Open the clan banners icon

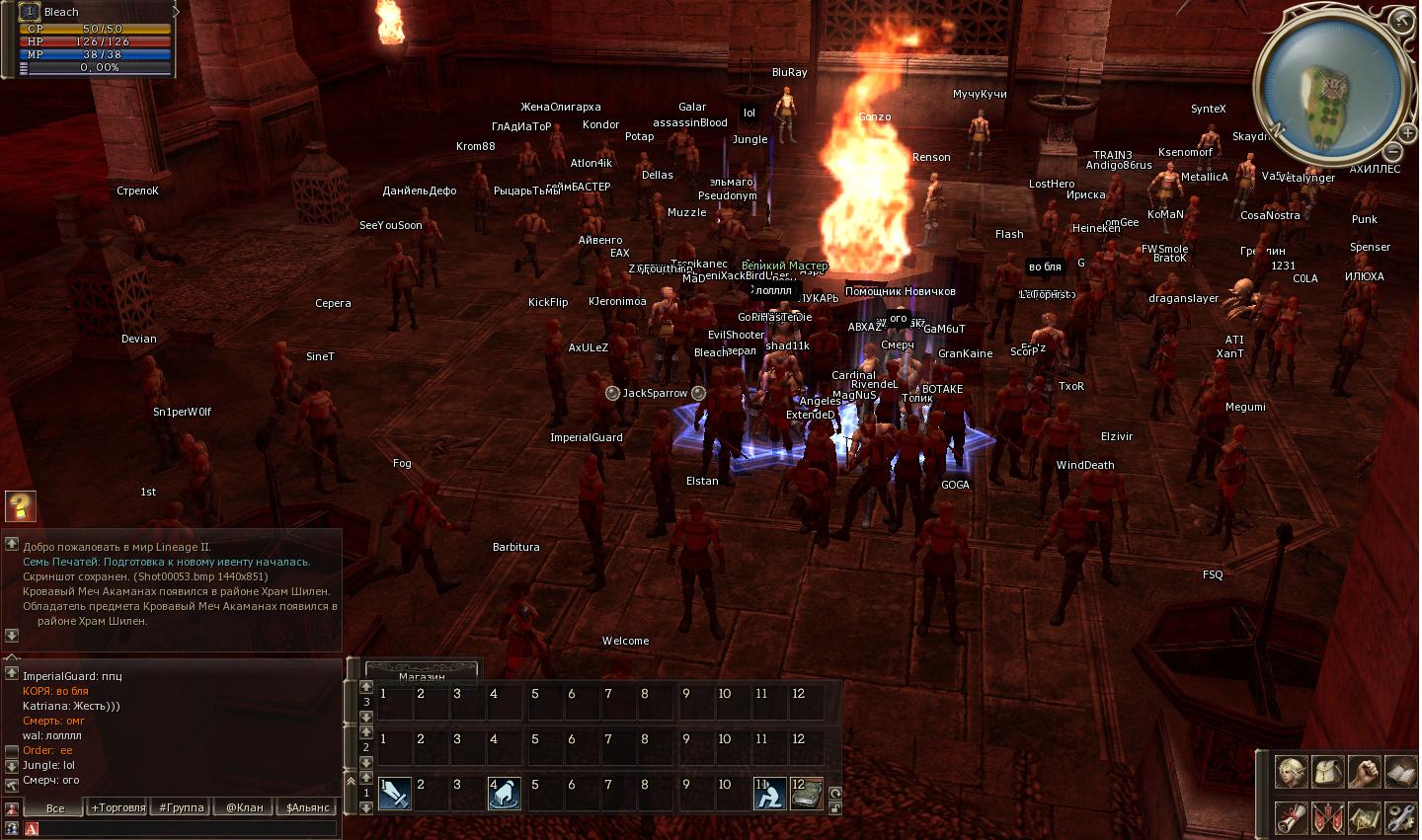click(1328, 817)
